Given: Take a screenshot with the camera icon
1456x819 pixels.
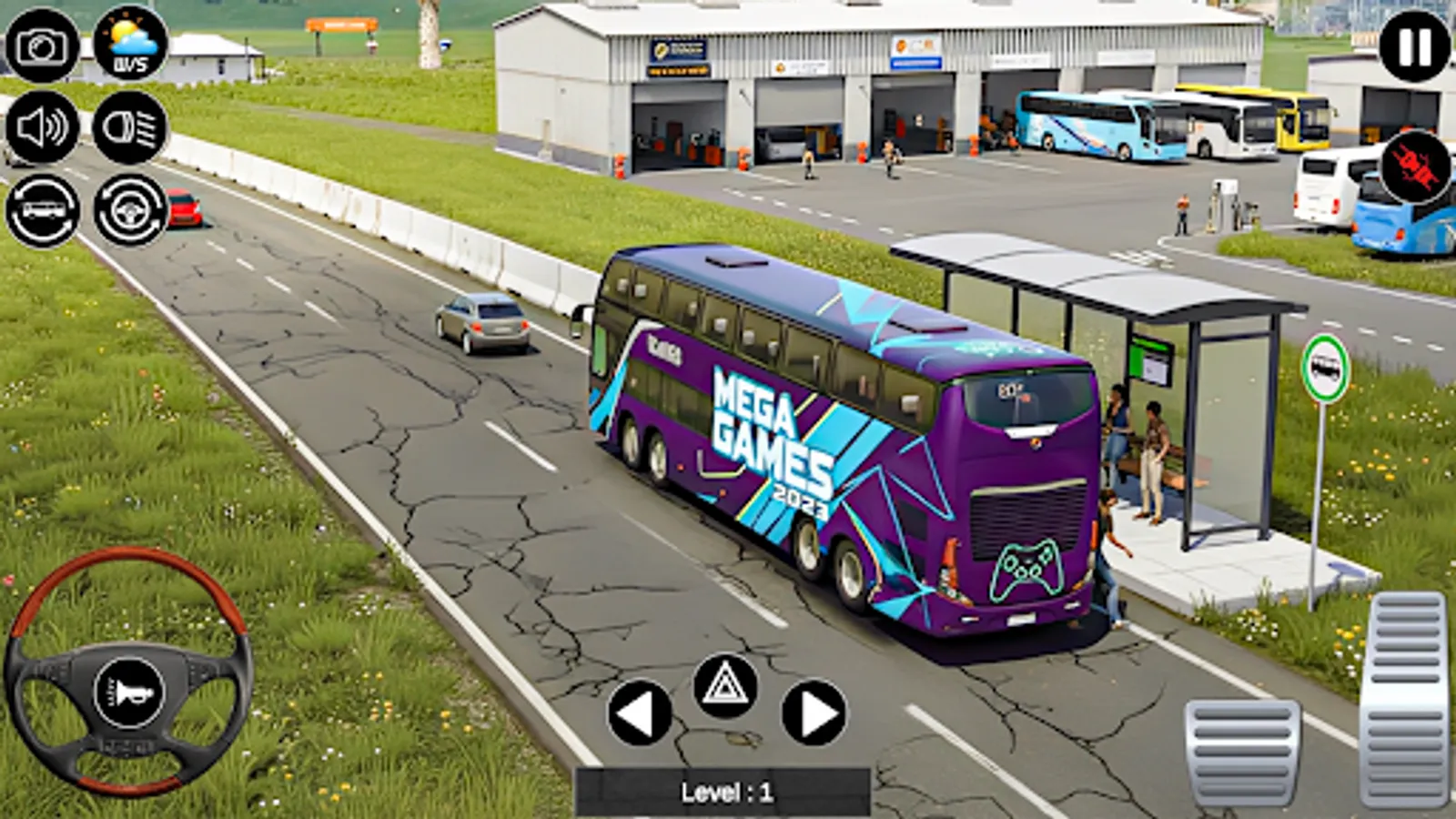Looking at the screenshot, I should tap(43, 42).
